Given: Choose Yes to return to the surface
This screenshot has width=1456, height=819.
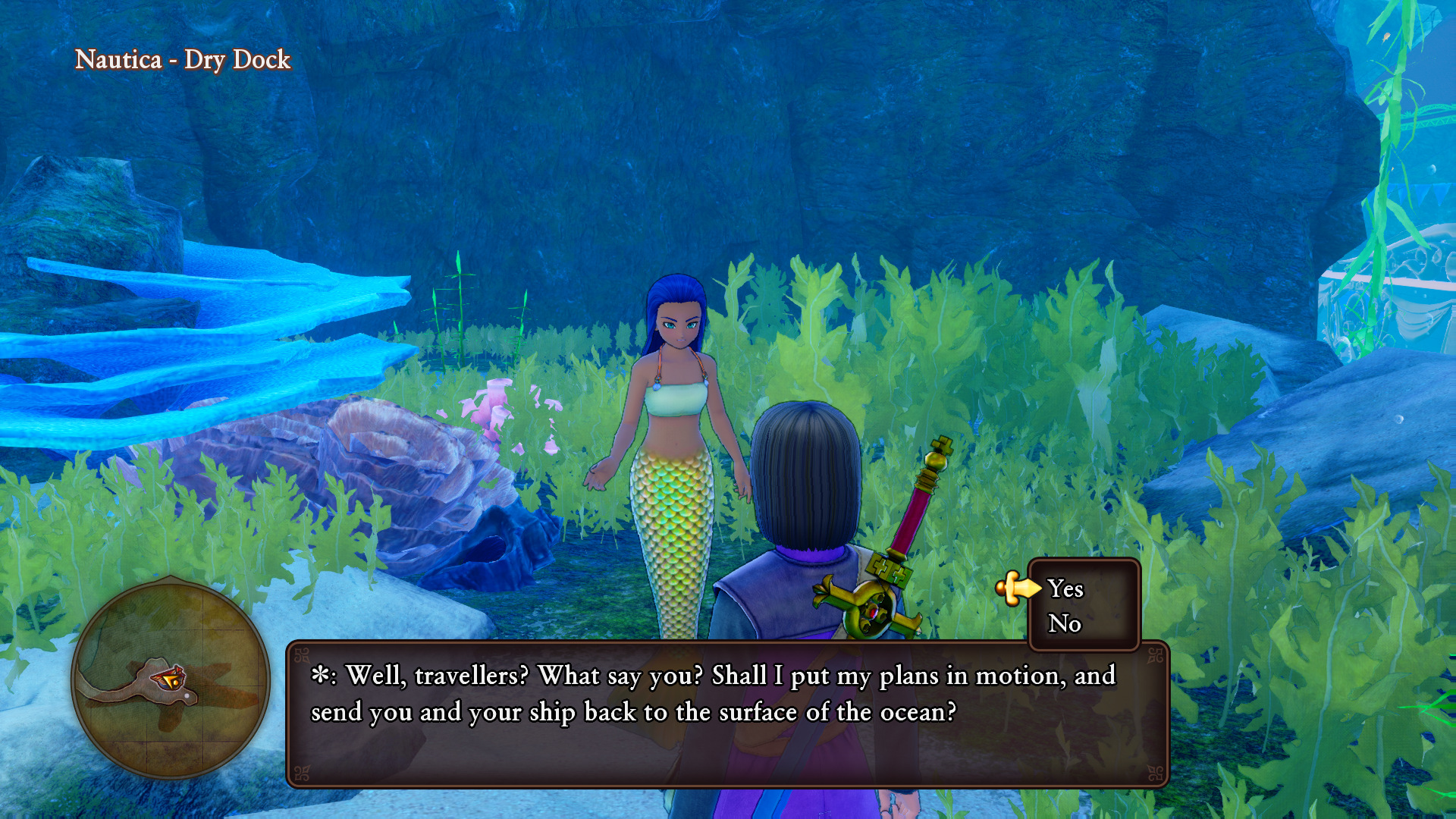Looking at the screenshot, I should point(1065,588).
